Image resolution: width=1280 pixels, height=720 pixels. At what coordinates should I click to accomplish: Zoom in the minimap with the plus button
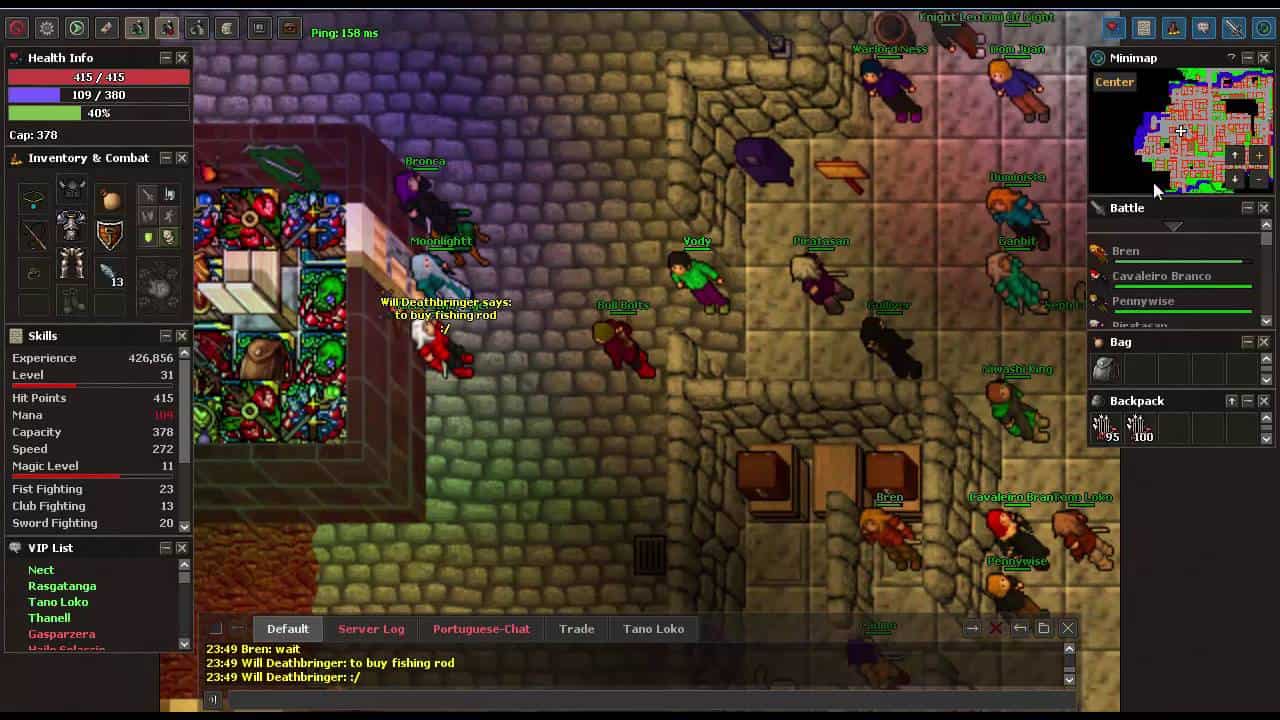1259,156
